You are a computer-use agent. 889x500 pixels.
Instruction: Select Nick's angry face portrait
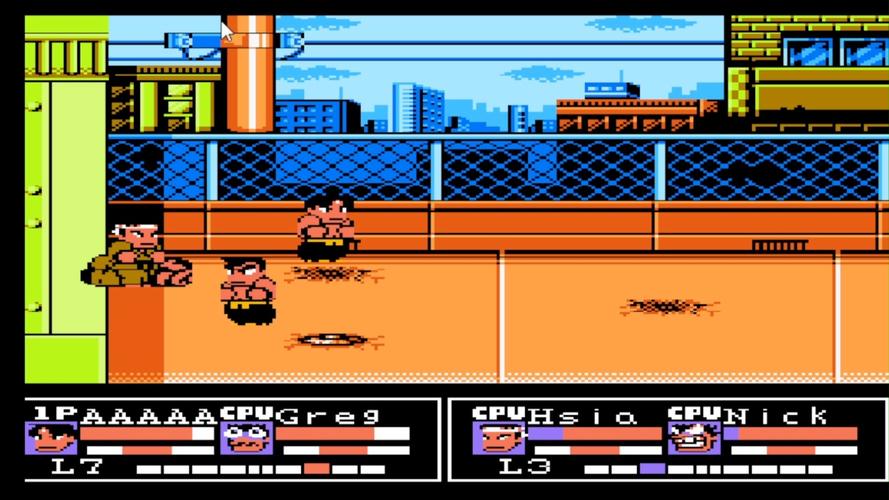tap(687, 438)
